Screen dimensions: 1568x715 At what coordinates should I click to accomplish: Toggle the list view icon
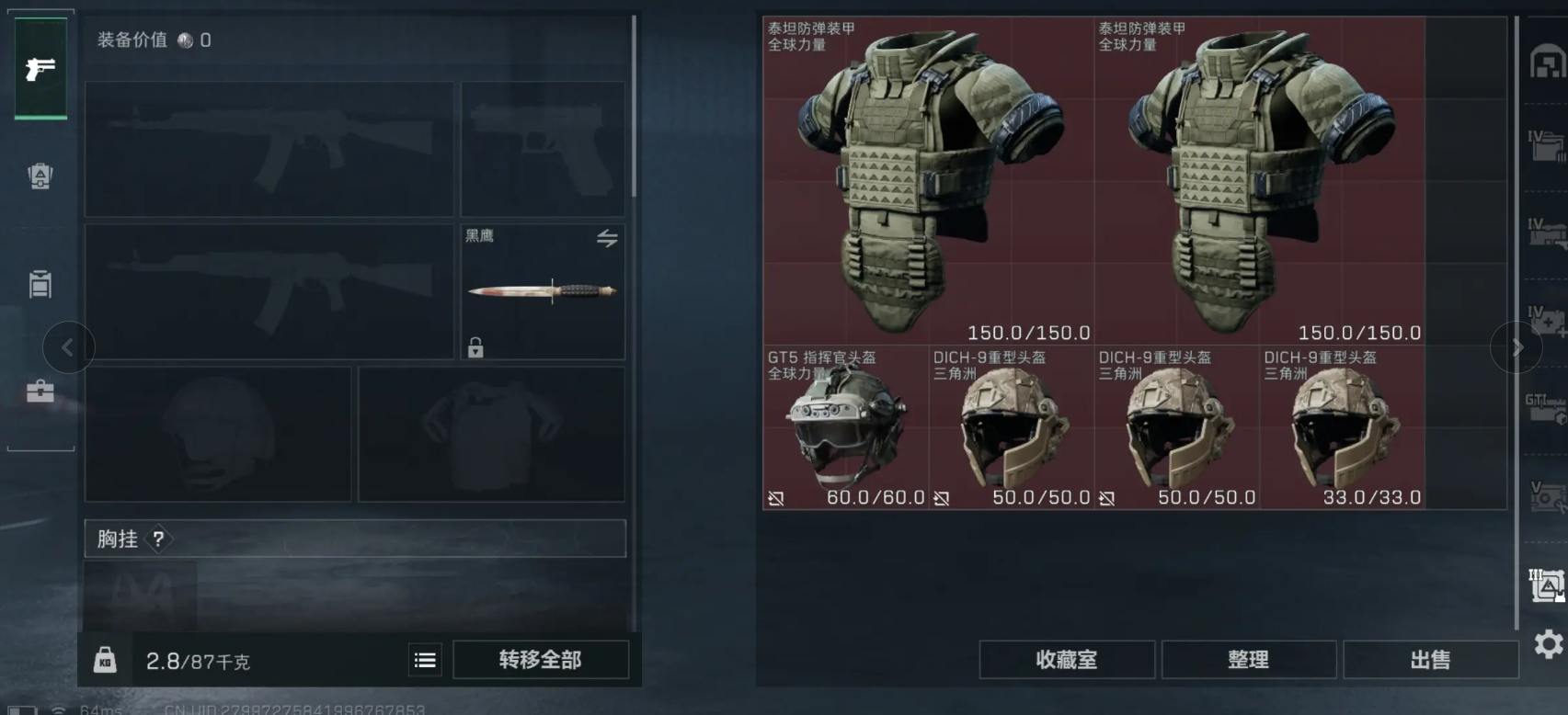[425, 660]
